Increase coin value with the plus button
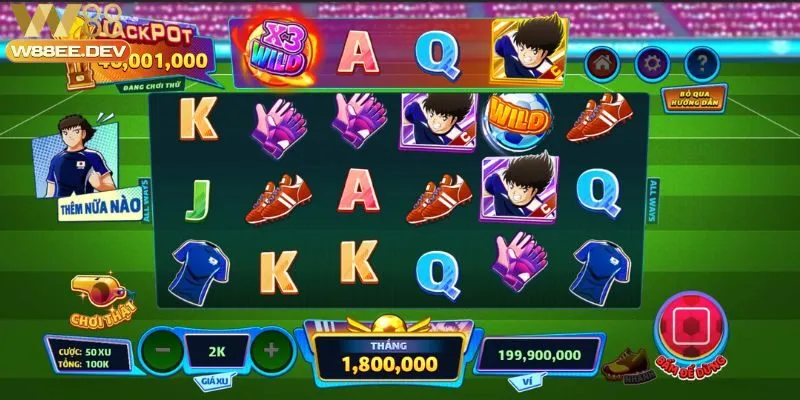The image size is (800, 400). [x=269, y=350]
